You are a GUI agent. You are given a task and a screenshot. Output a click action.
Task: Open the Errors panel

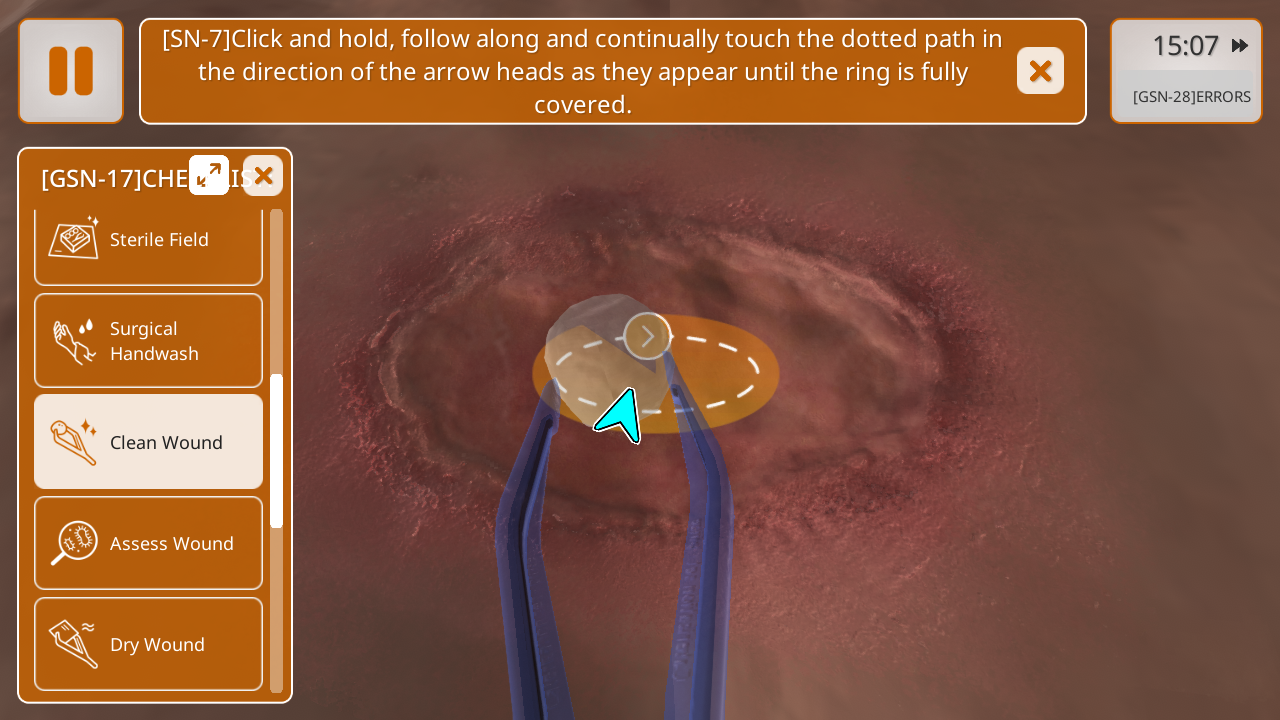(x=1190, y=97)
